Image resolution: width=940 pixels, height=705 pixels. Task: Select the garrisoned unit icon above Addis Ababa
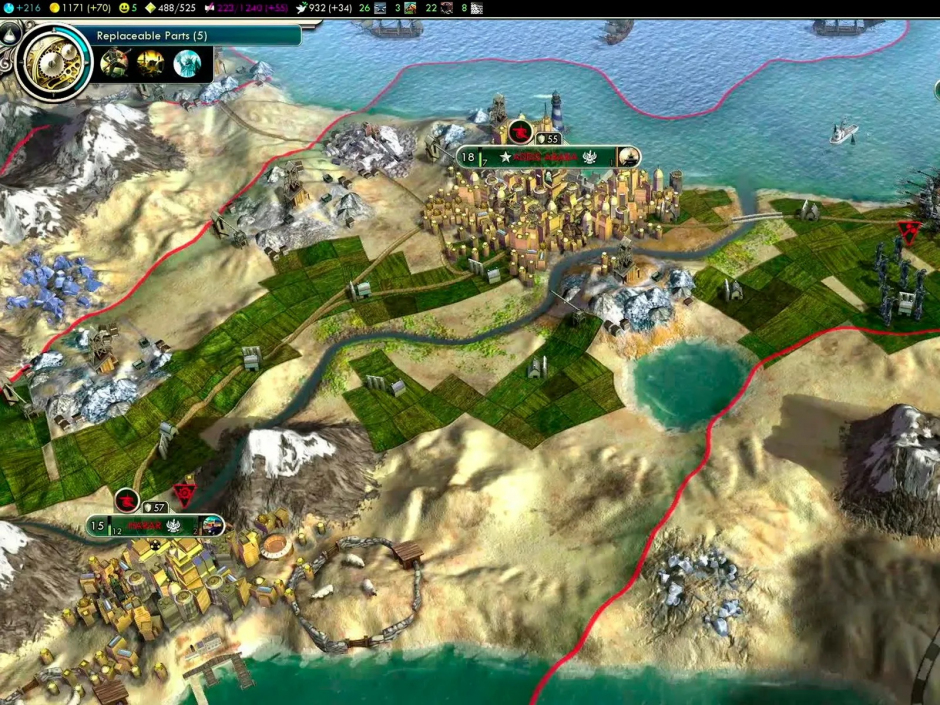pyautogui.click(x=520, y=132)
